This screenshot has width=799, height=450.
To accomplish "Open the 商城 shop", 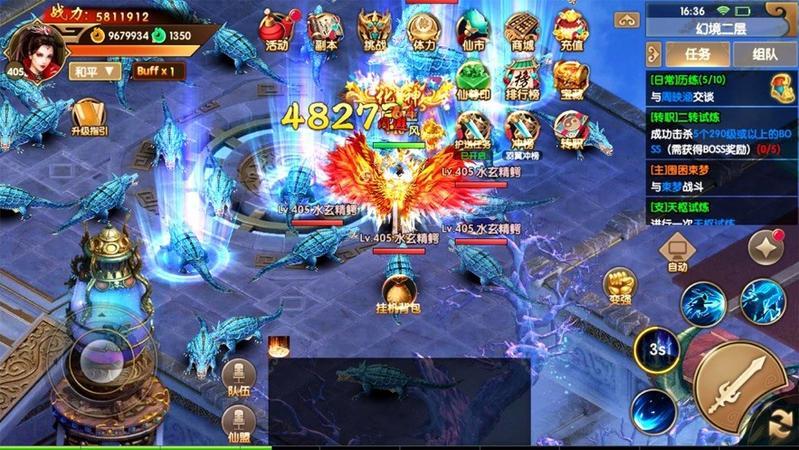I will coord(521,30).
